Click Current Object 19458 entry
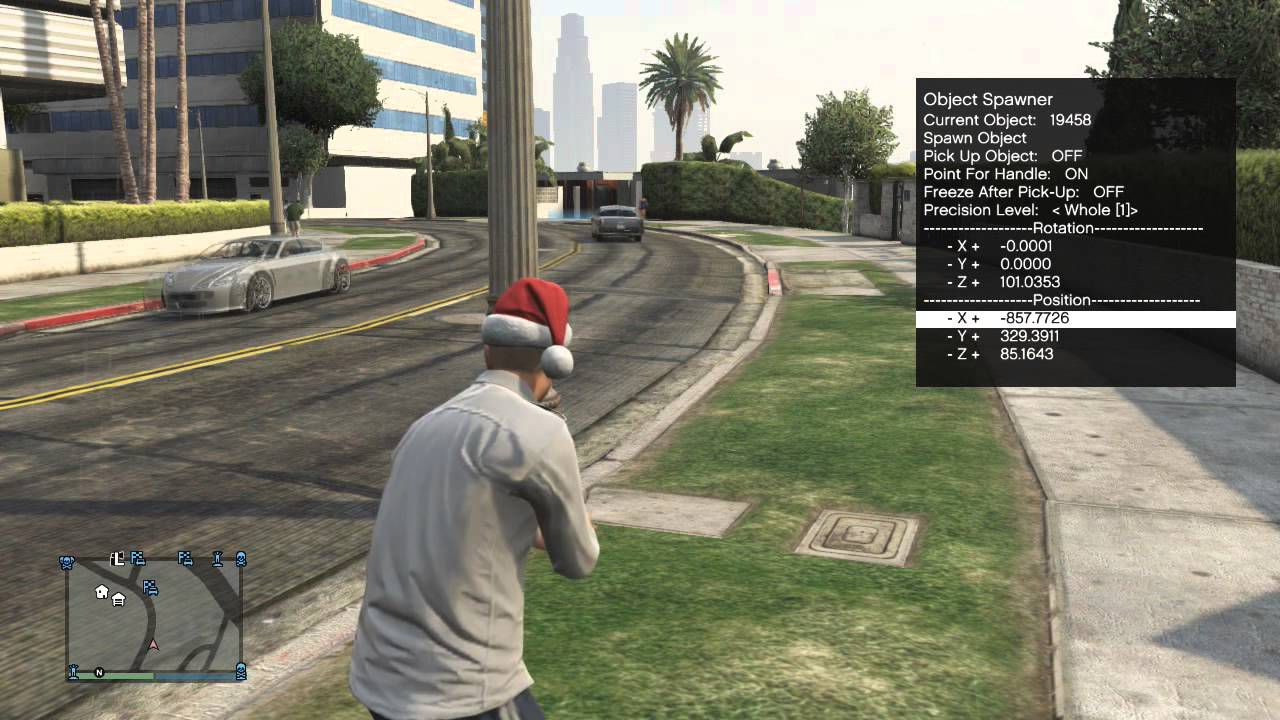Viewport: 1280px width, 720px height. click(x=1005, y=119)
